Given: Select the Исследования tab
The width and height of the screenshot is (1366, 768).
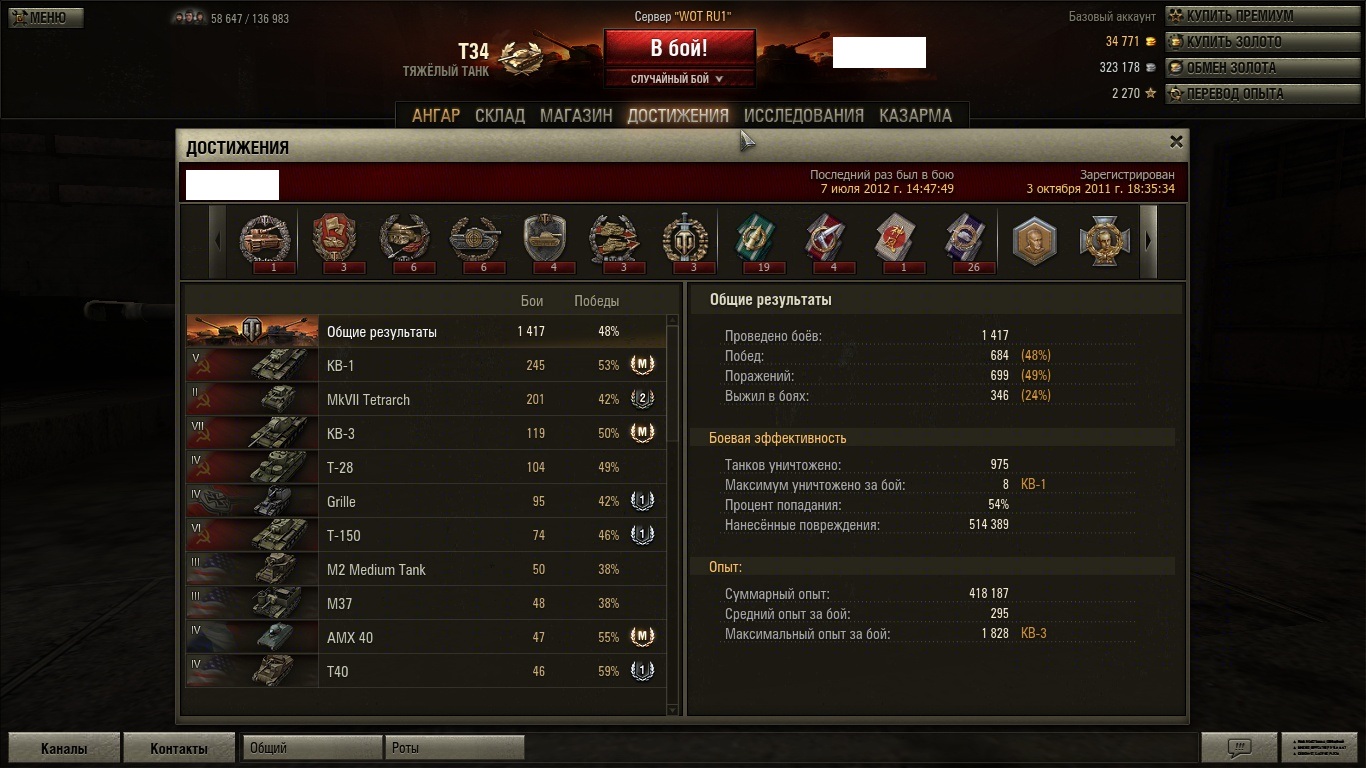Looking at the screenshot, I should pyautogui.click(x=803, y=116).
